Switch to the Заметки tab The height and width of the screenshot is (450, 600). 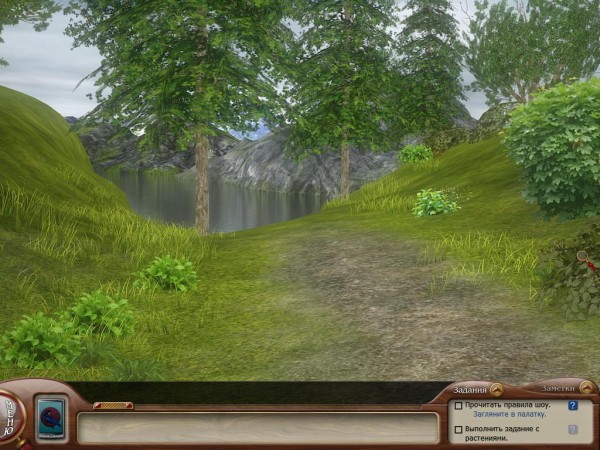tap(558, 388)
